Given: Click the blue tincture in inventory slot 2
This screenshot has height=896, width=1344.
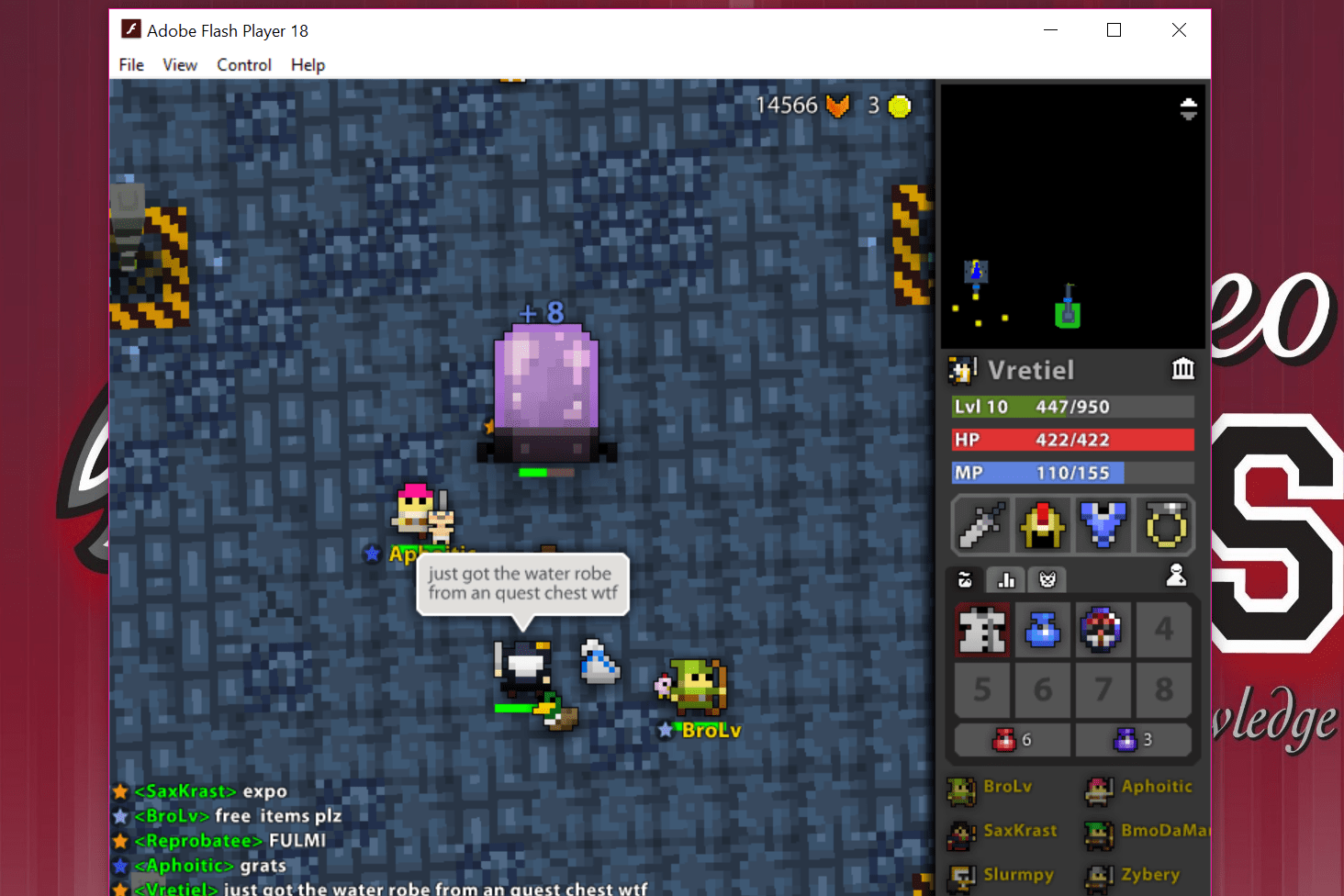Looking at the screenshot, I should (1043, 630).
